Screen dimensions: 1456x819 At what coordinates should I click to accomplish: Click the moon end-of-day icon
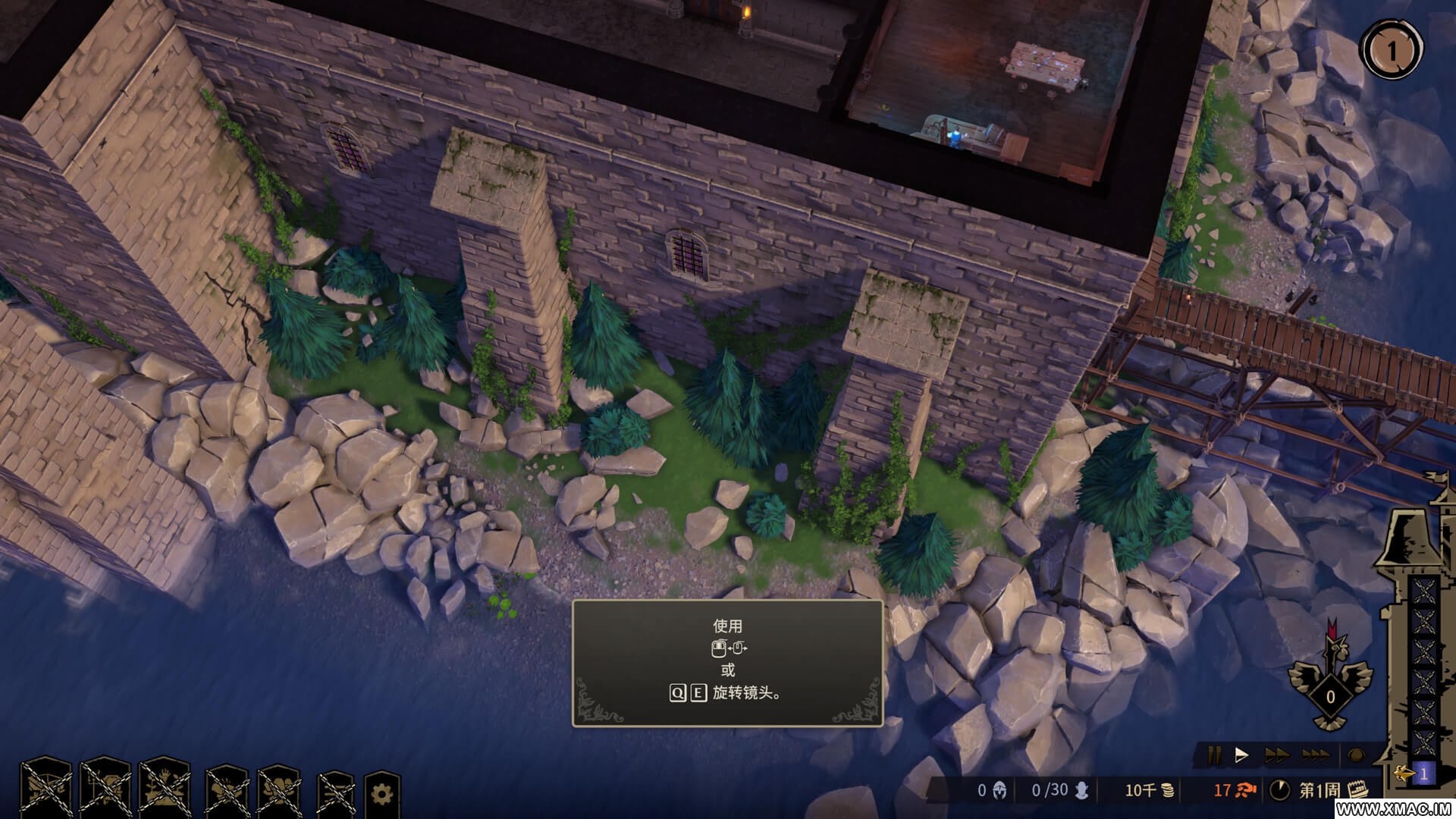(1357, 755)
